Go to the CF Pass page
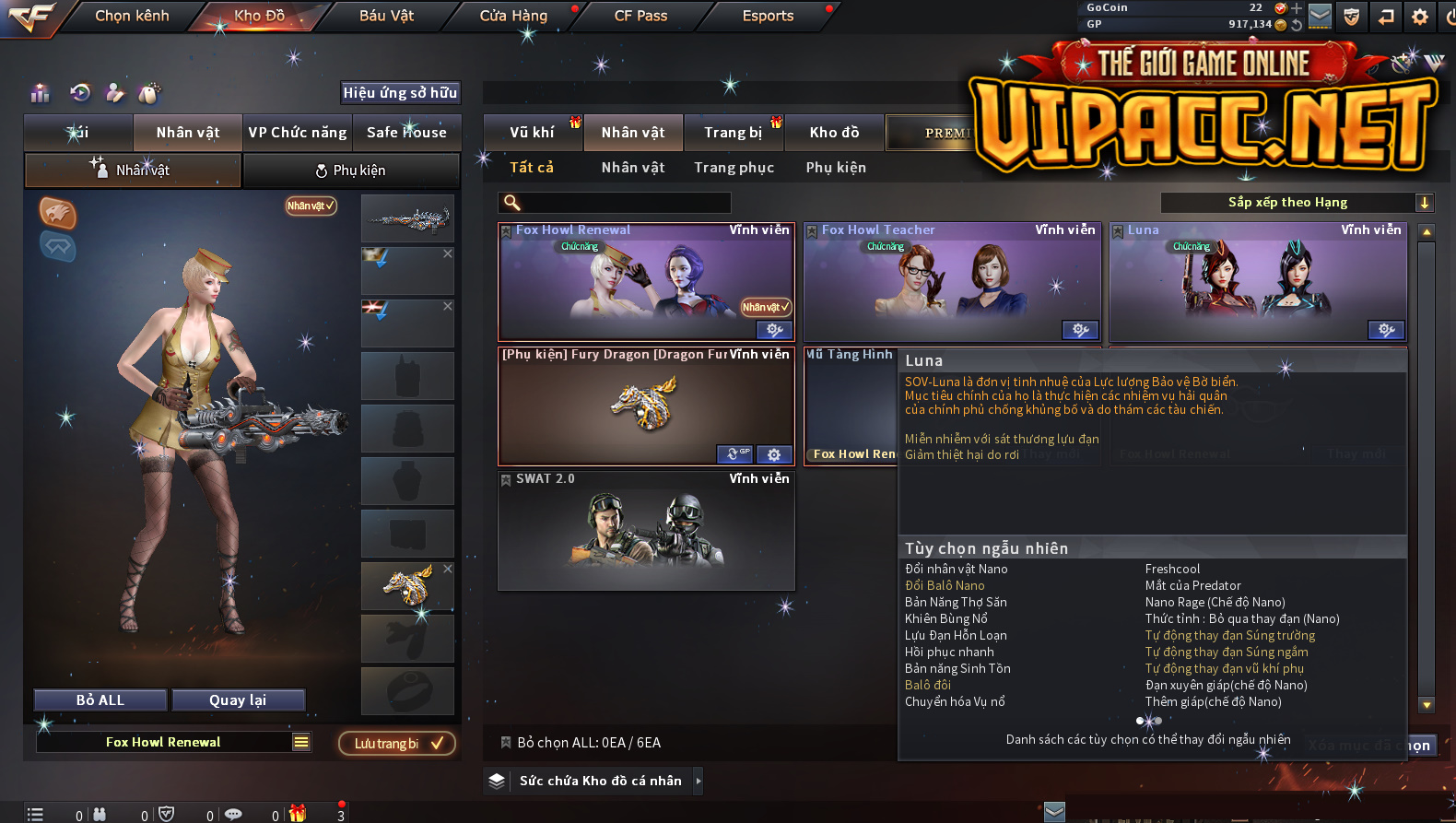This screenshot has width=1456, height=823. pos(640,16)
